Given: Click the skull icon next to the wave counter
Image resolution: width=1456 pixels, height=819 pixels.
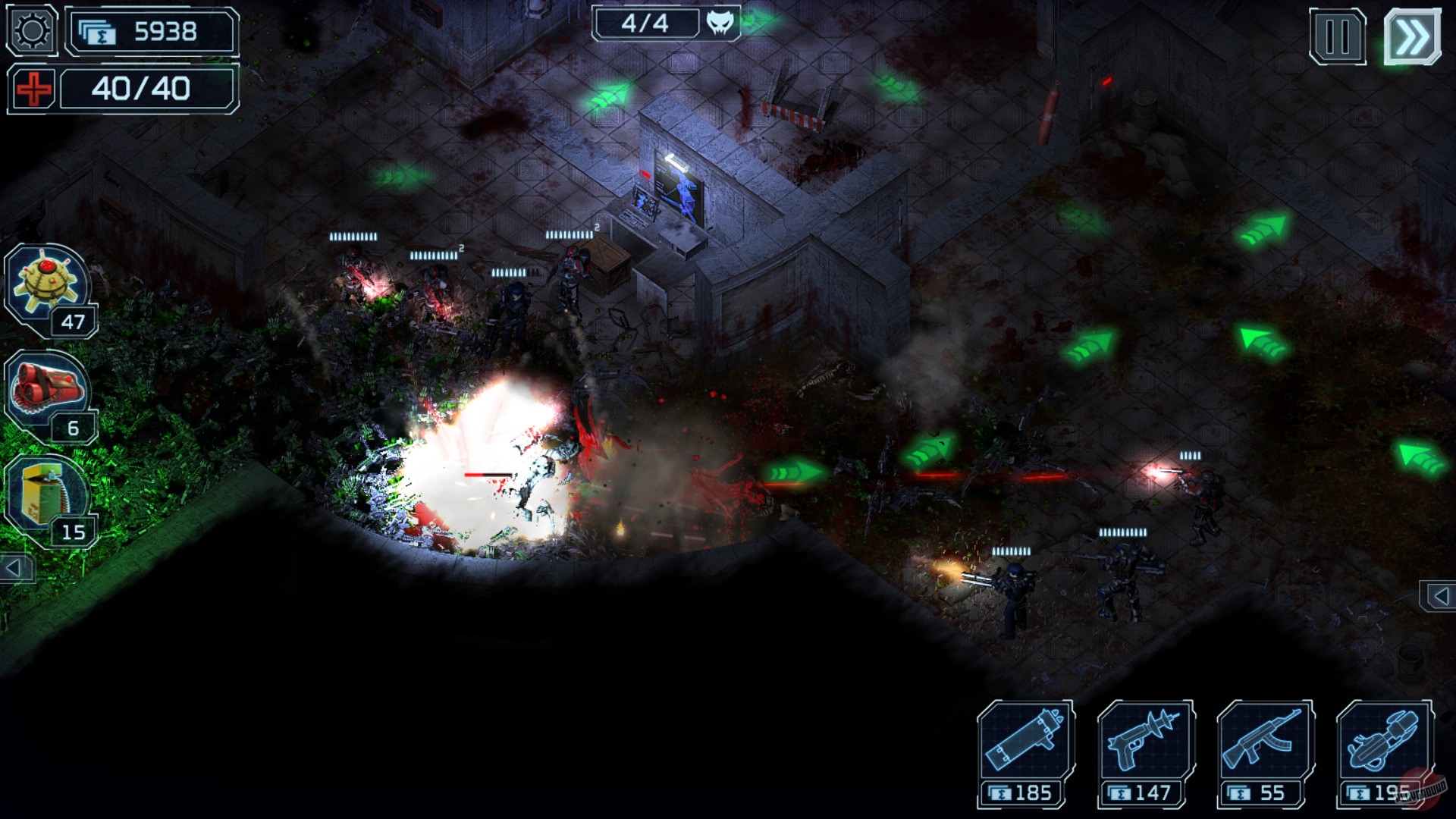Looking at the screenshot, I should coord(720,24).
